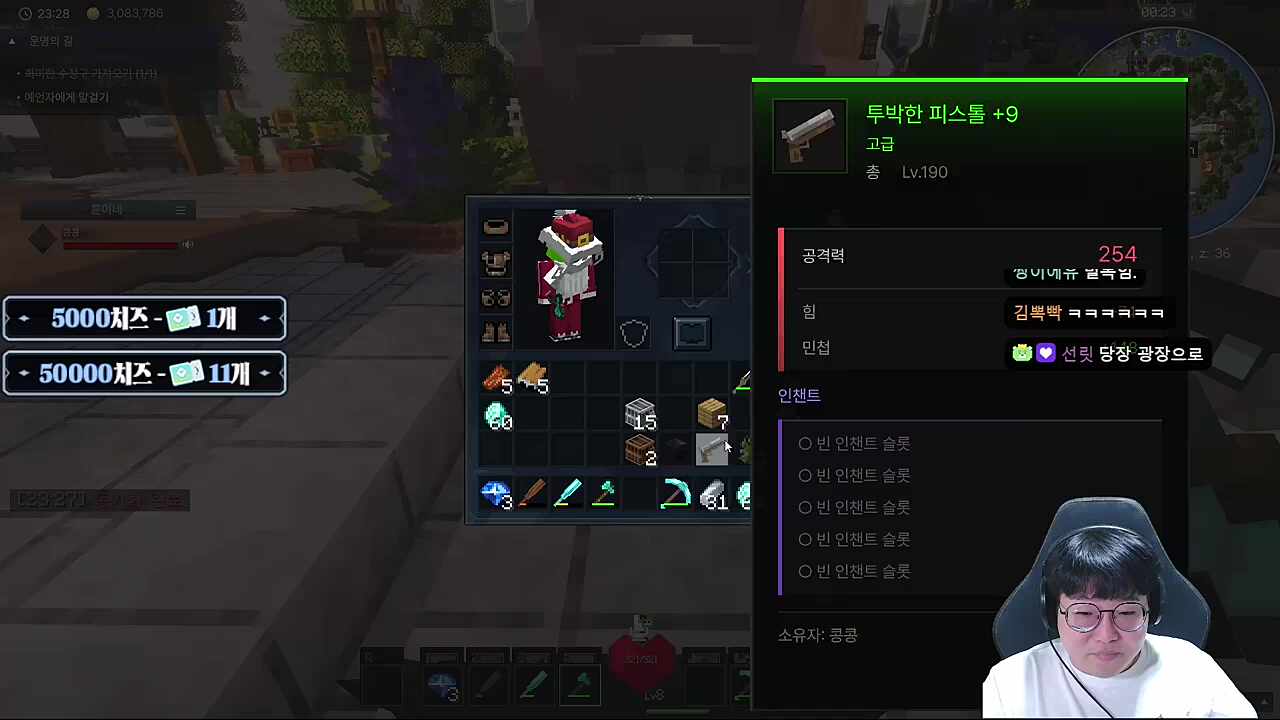Select the last 빈 인첸트 슬롯 circle
Viewport: 1280px width, 720px height.
[x=805, y=571]
